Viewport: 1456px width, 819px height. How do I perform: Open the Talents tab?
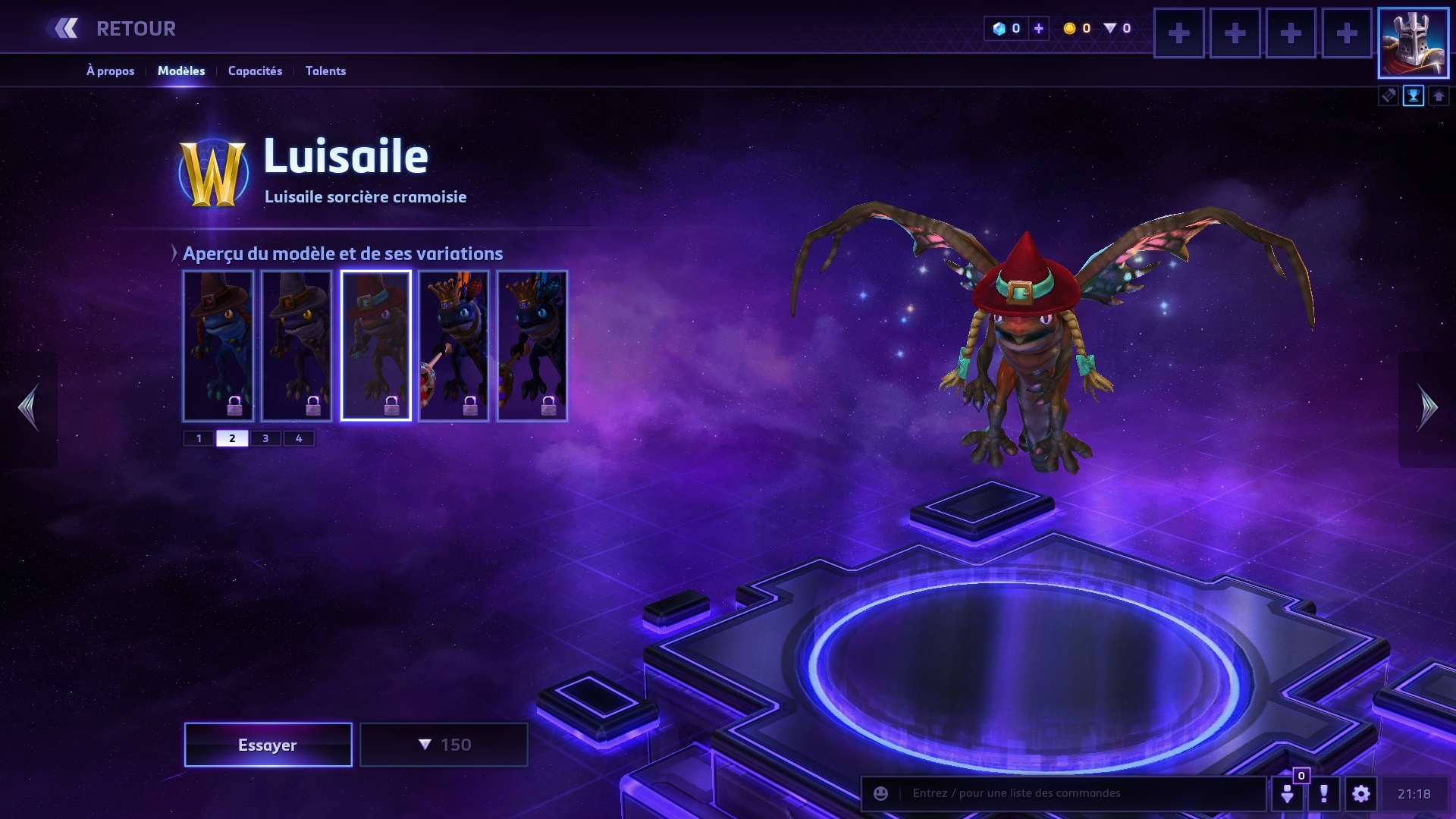click(x=325, y=71)
